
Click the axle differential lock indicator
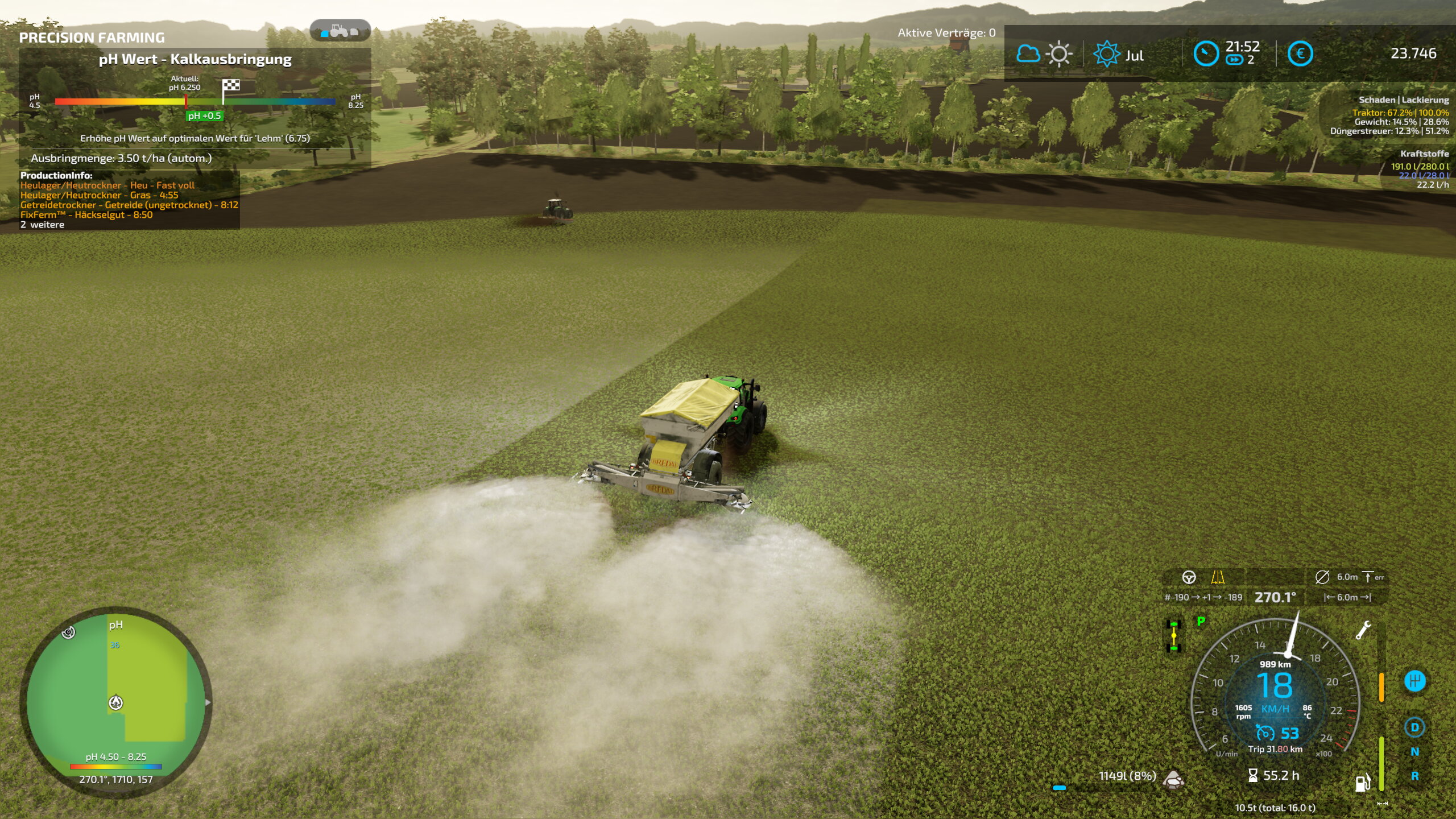click(1174, 636)
